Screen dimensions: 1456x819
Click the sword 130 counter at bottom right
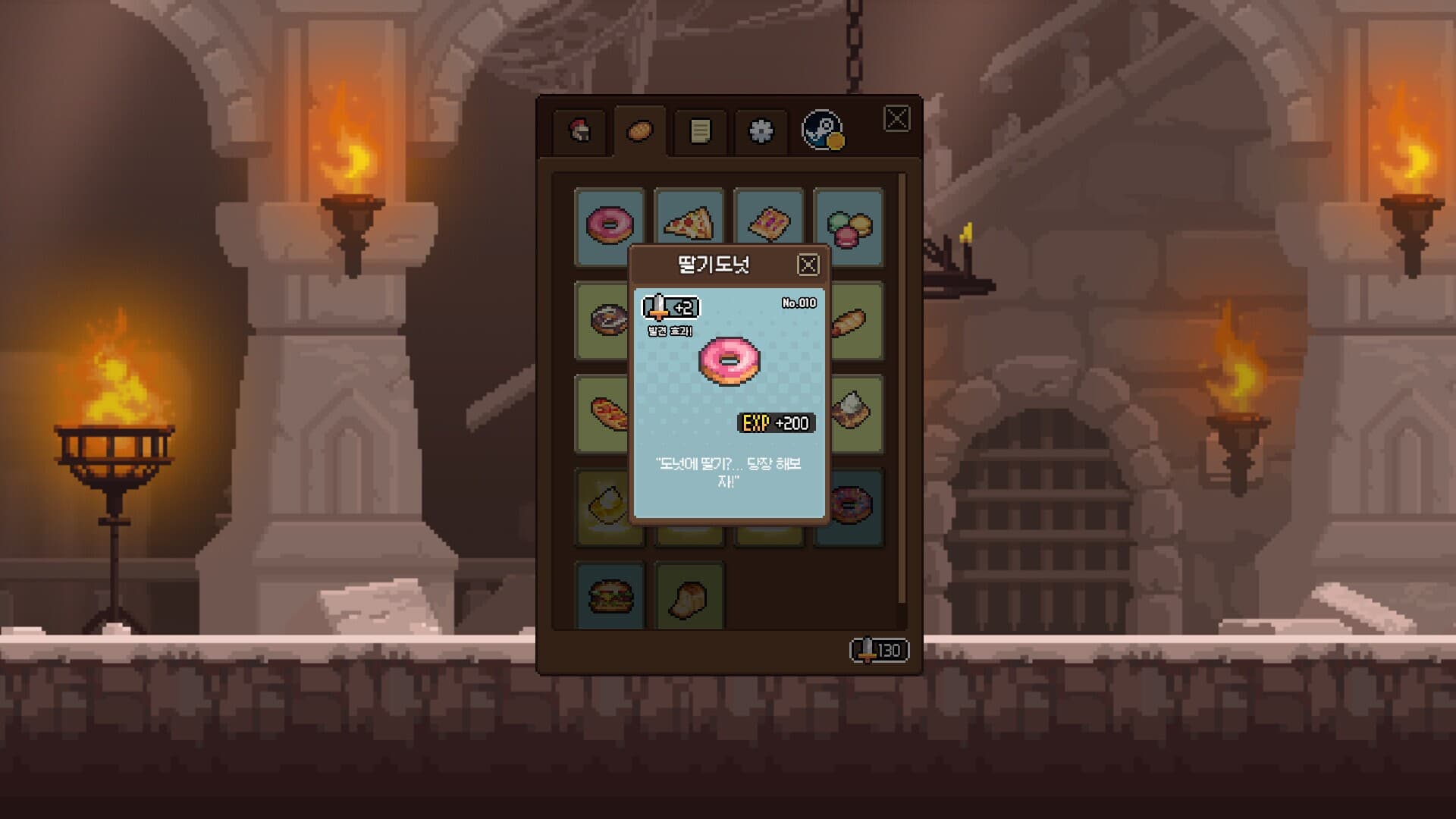point(880,648)
